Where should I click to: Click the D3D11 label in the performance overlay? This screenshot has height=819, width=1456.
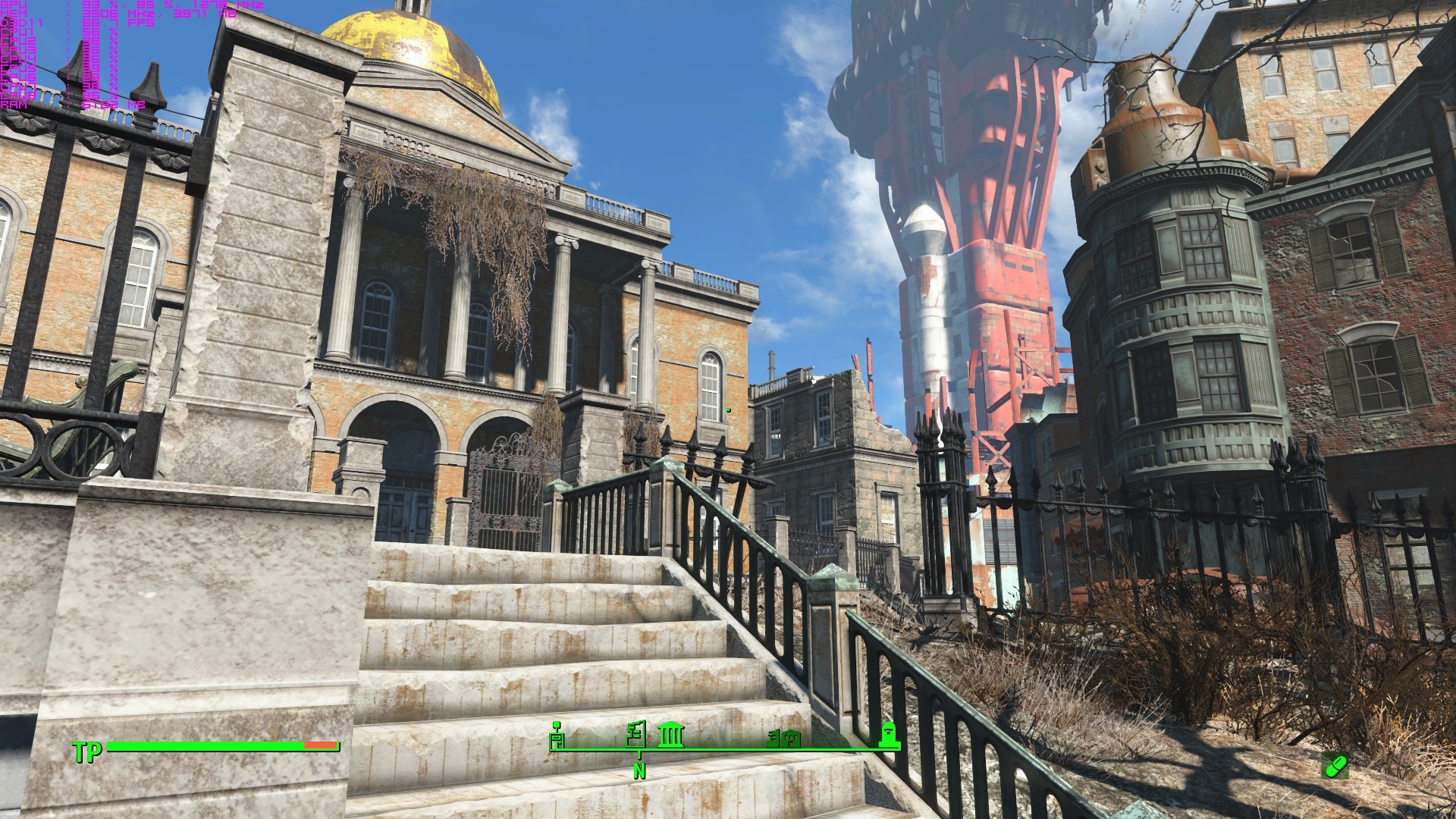click(x=23, y=23)
